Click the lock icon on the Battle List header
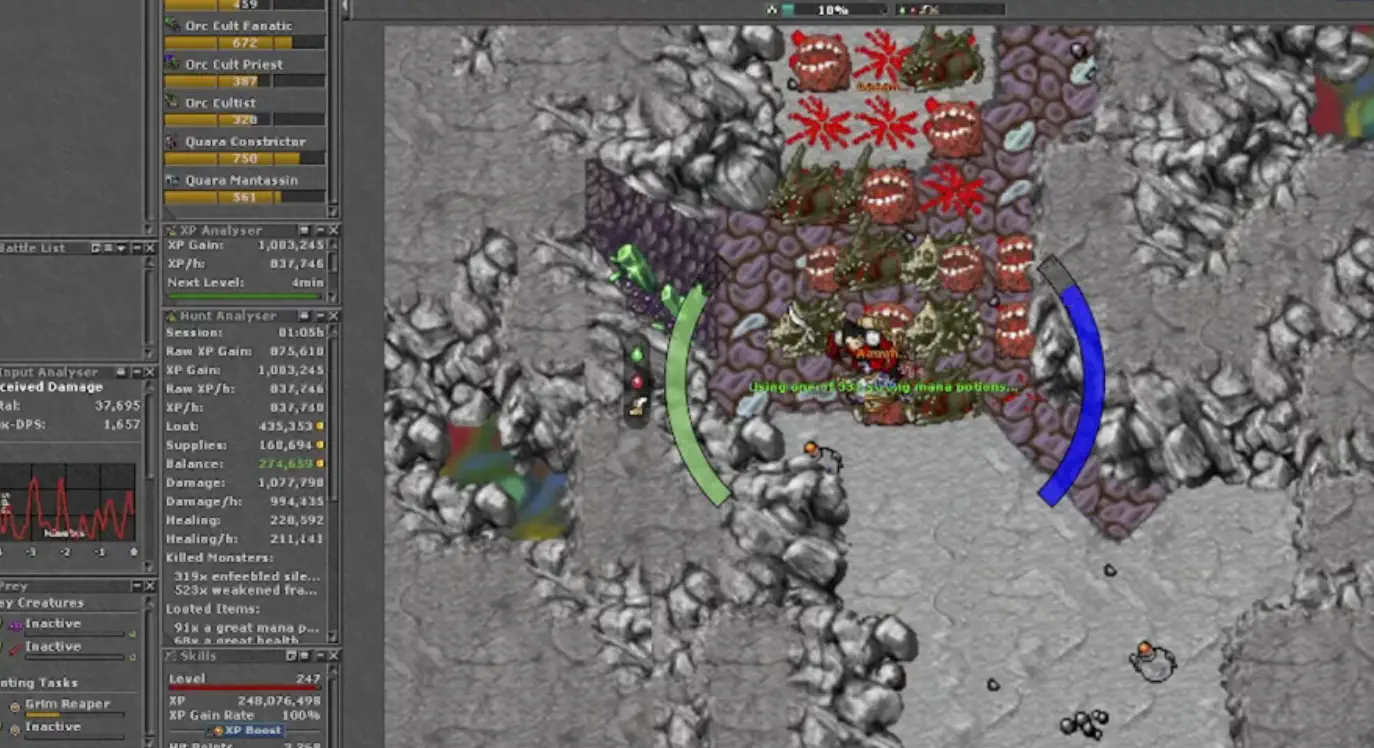Viewport: 1374px width, 748px height. [x=96, y=248]
